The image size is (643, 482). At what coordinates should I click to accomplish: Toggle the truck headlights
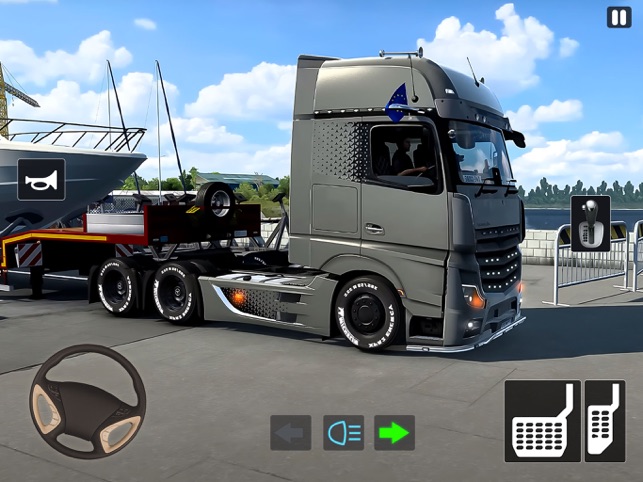point(343,432)
